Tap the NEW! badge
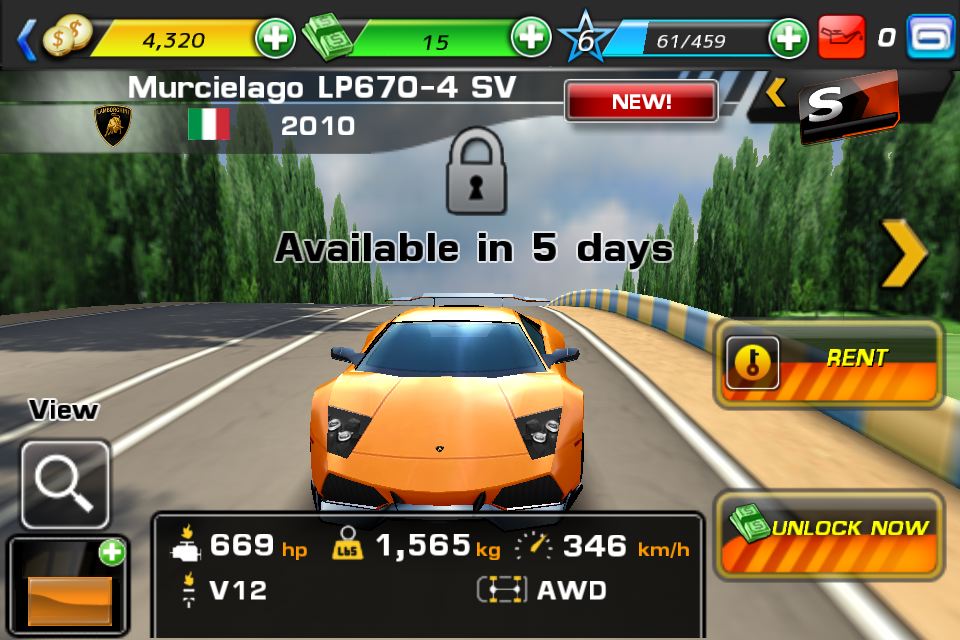 (x=641, y=101)
